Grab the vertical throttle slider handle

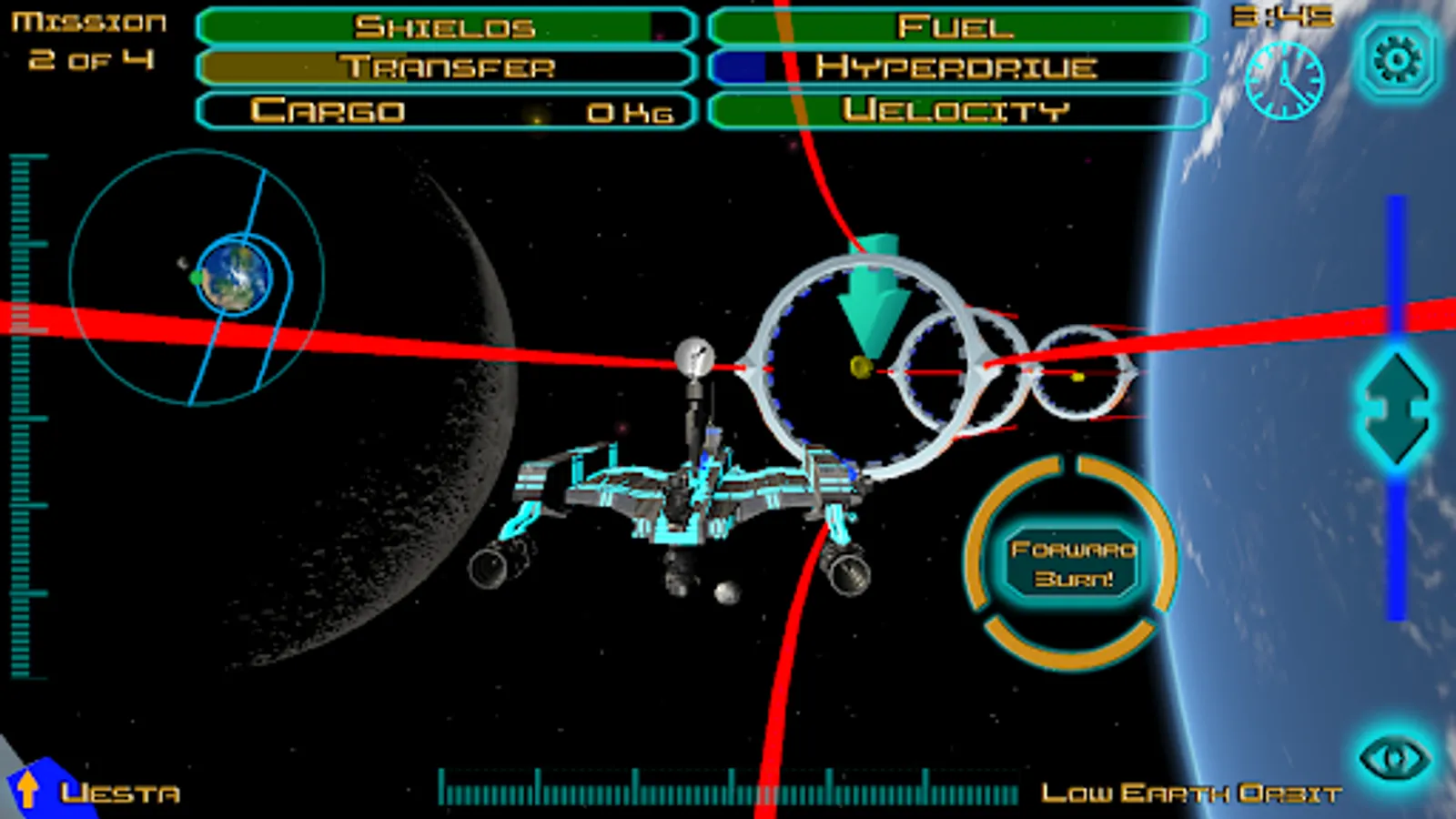click(1396, 408)
